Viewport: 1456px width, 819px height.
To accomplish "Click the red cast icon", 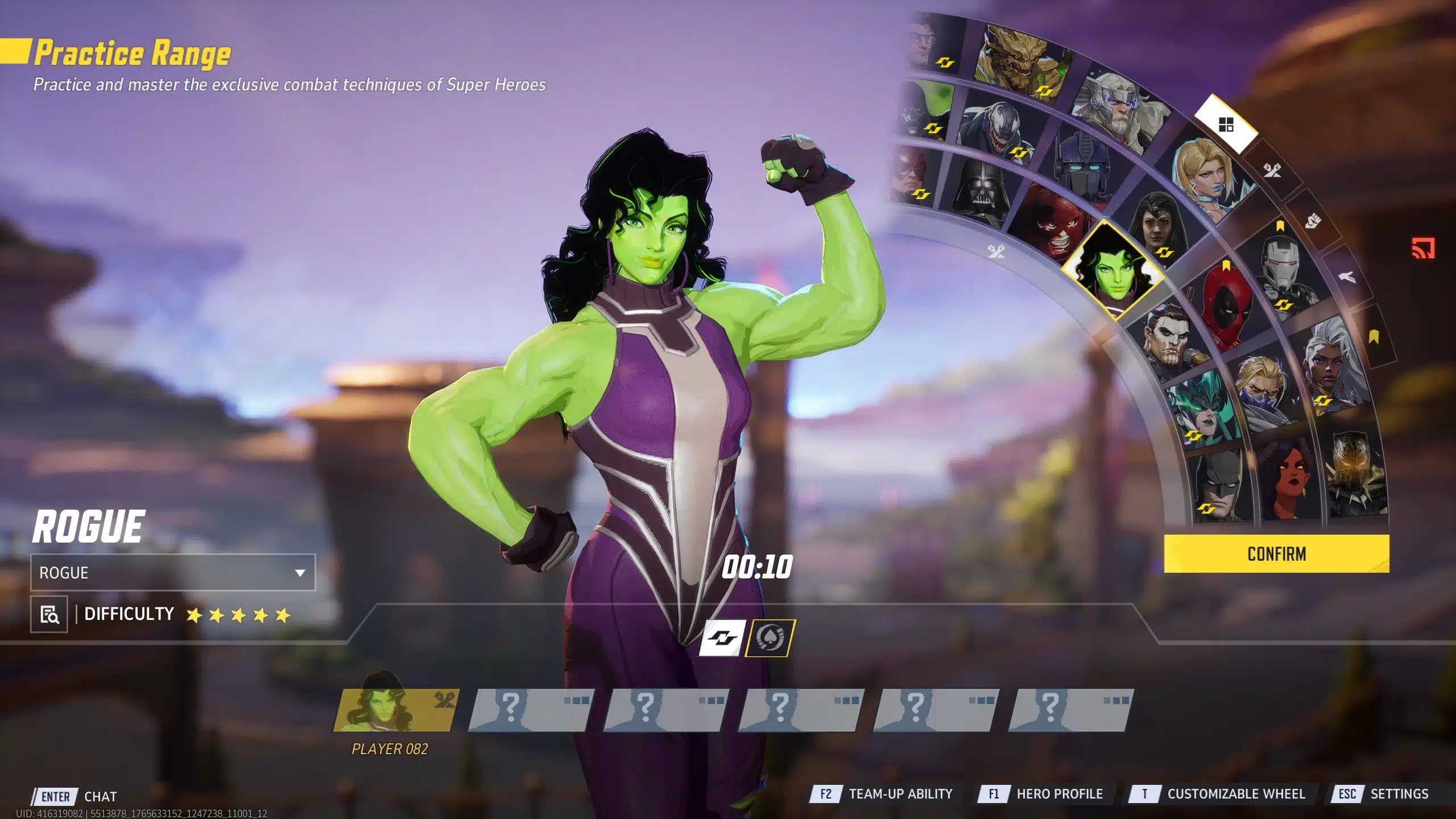I will 1423,249.
